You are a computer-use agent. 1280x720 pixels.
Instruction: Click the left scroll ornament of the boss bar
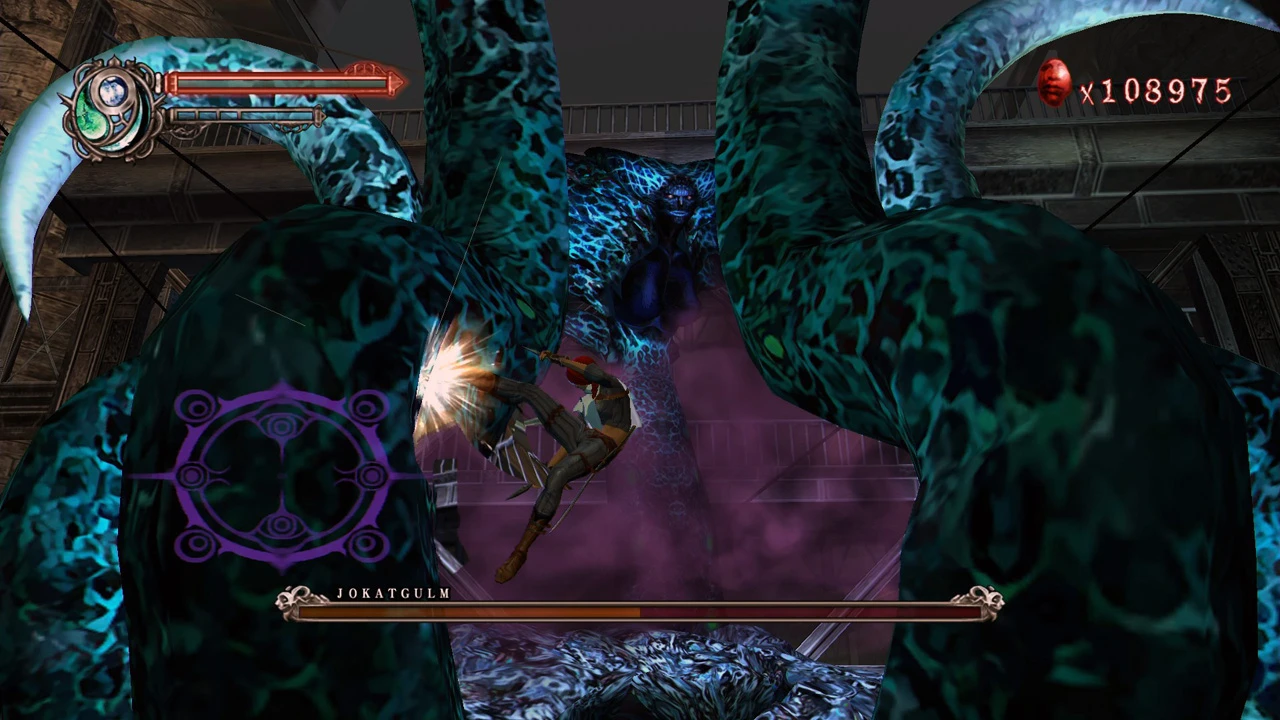288,597
